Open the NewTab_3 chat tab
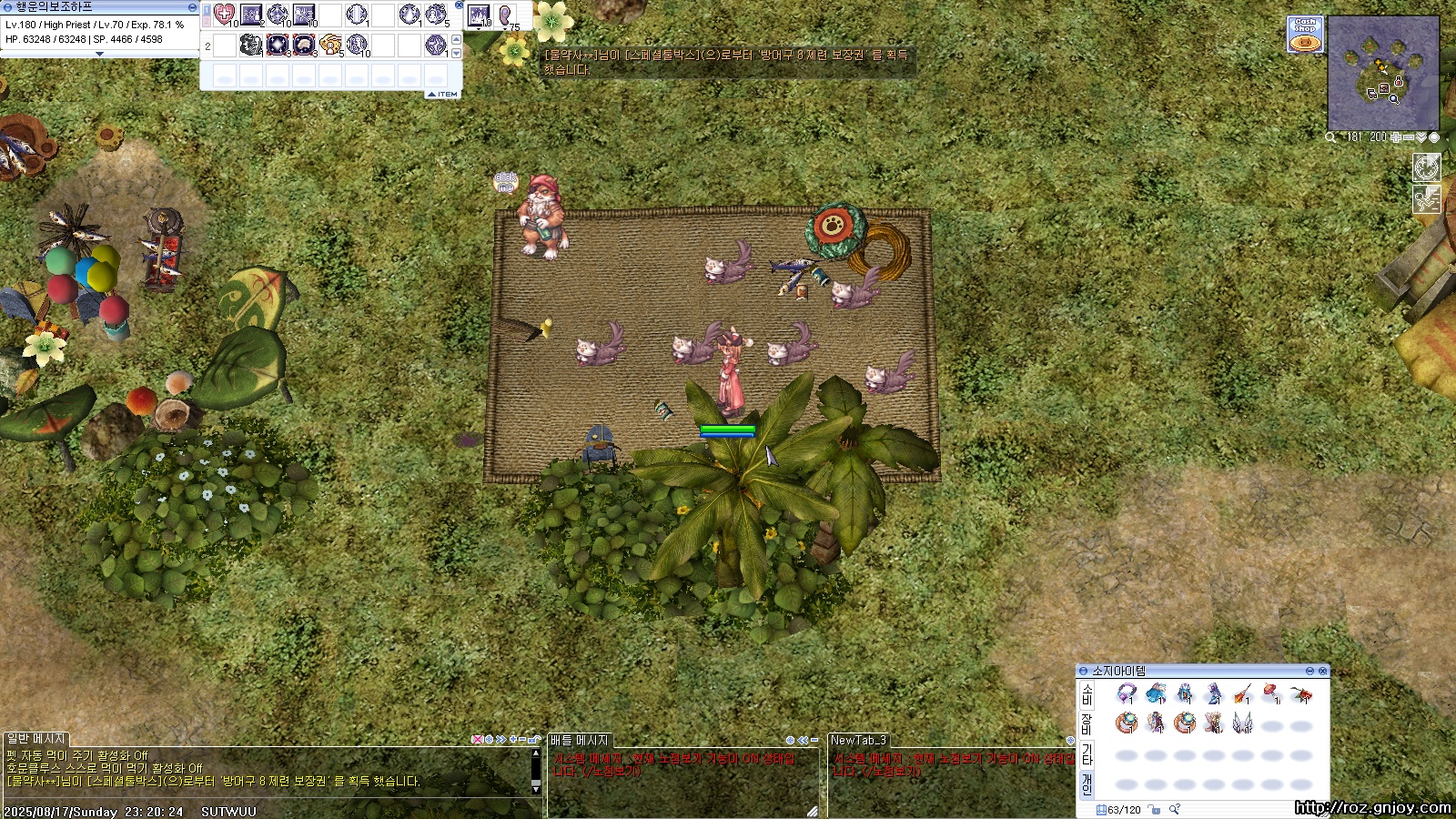This screenshot has height=819, width=1456. (857, 740)
